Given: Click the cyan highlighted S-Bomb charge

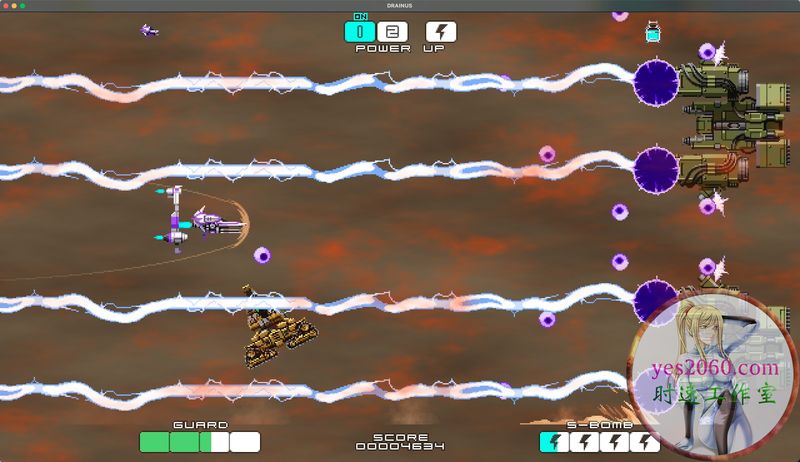Looking at the screenshot, I should pyautogui.click(x=553, y=441).
